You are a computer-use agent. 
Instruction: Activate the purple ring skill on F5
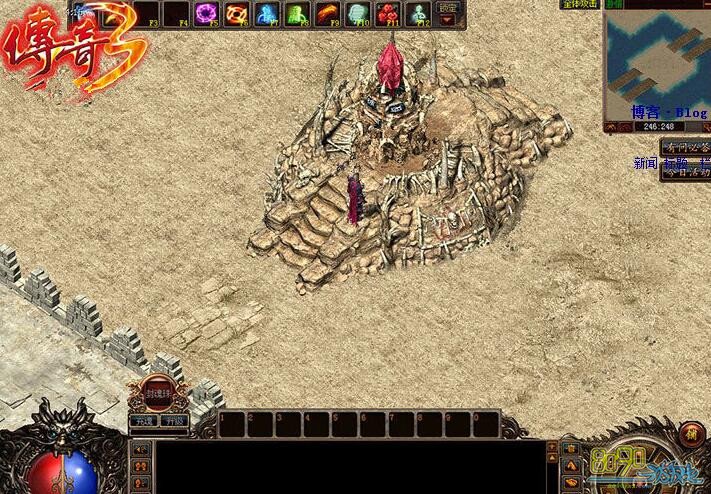208,13
